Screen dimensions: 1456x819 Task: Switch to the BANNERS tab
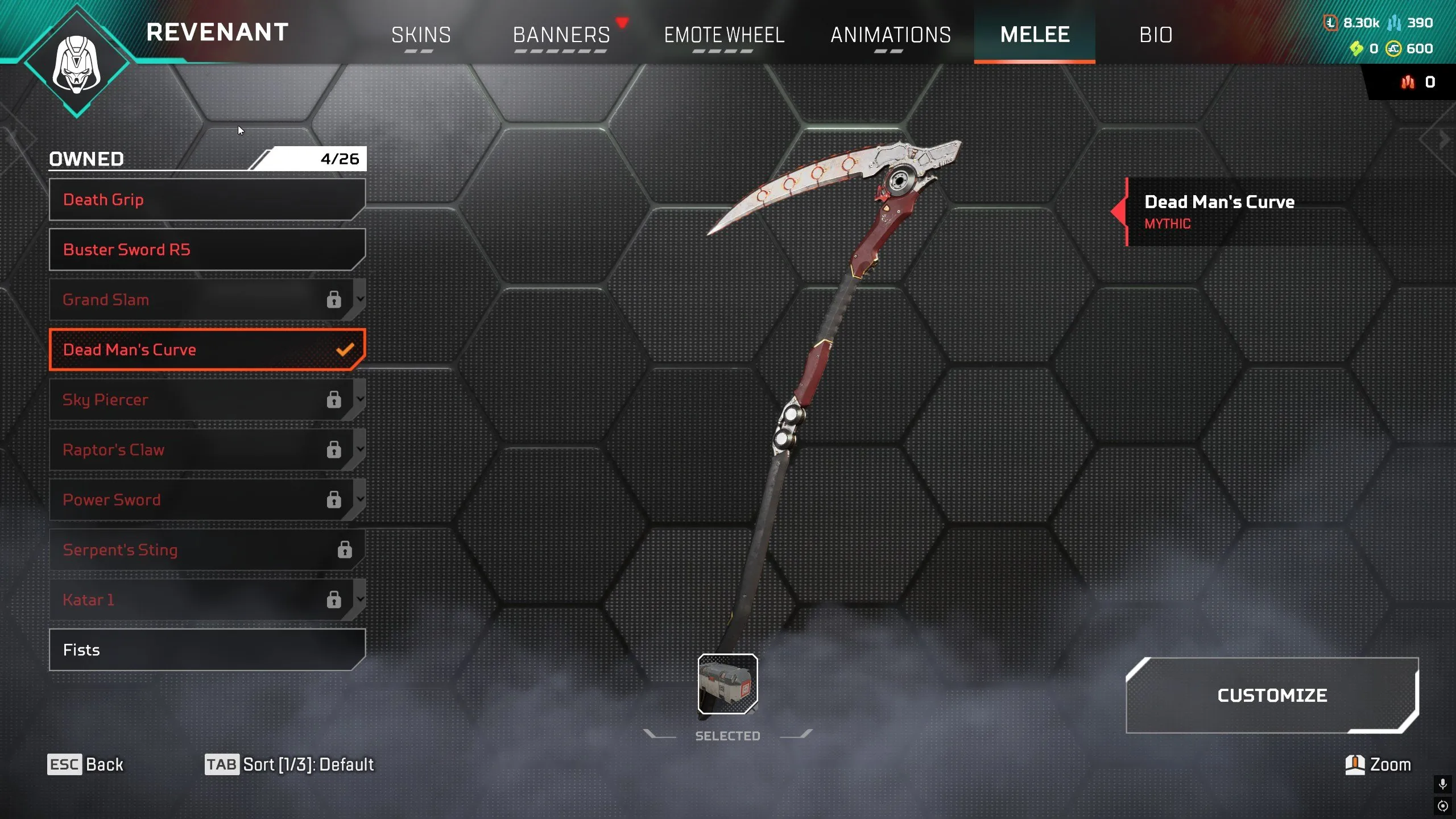(x=560, y=35)
